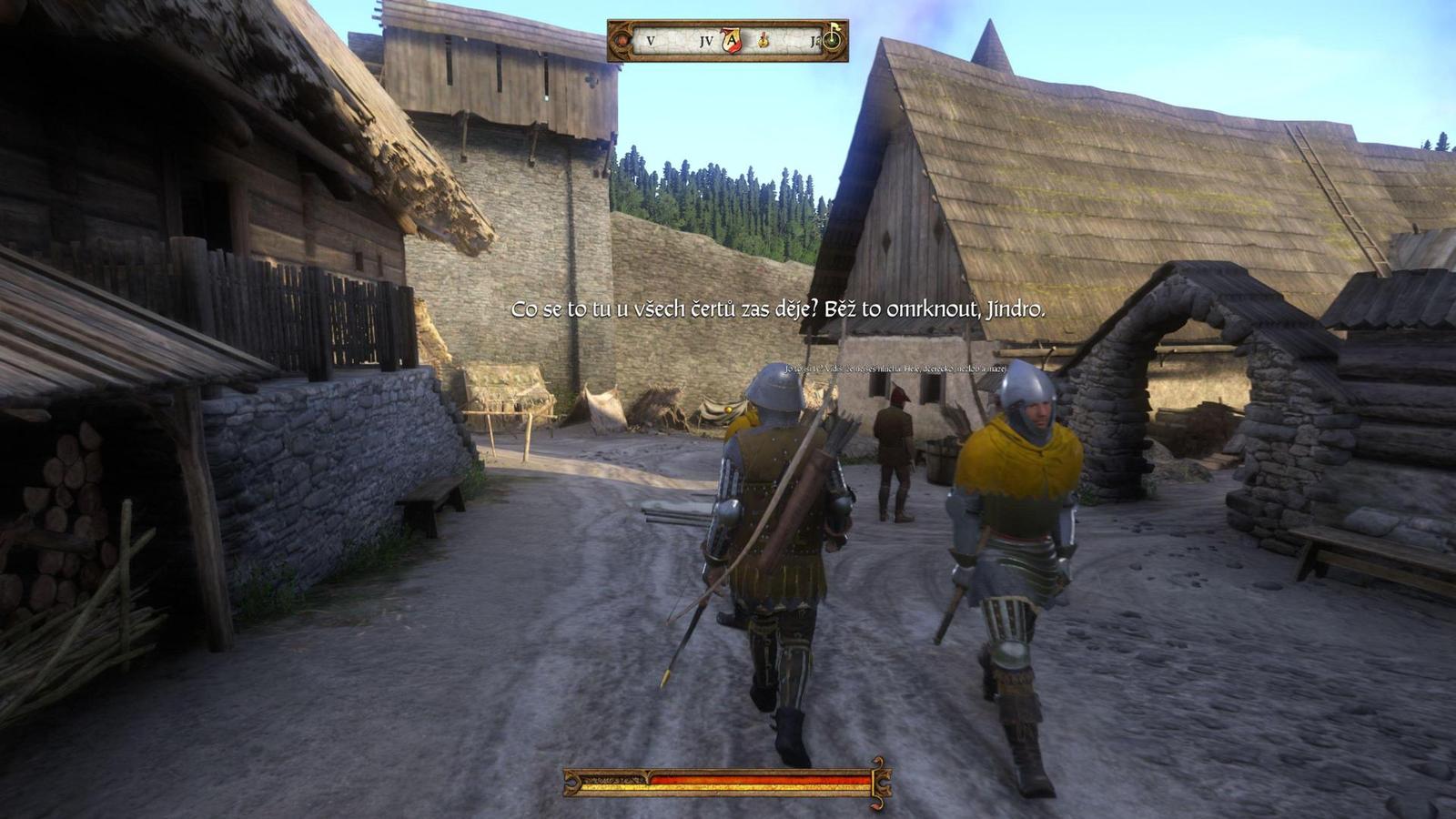Click the flag icon above the compass clock
Viewport: 1456px width, 819px height.
tap(835, 27)
